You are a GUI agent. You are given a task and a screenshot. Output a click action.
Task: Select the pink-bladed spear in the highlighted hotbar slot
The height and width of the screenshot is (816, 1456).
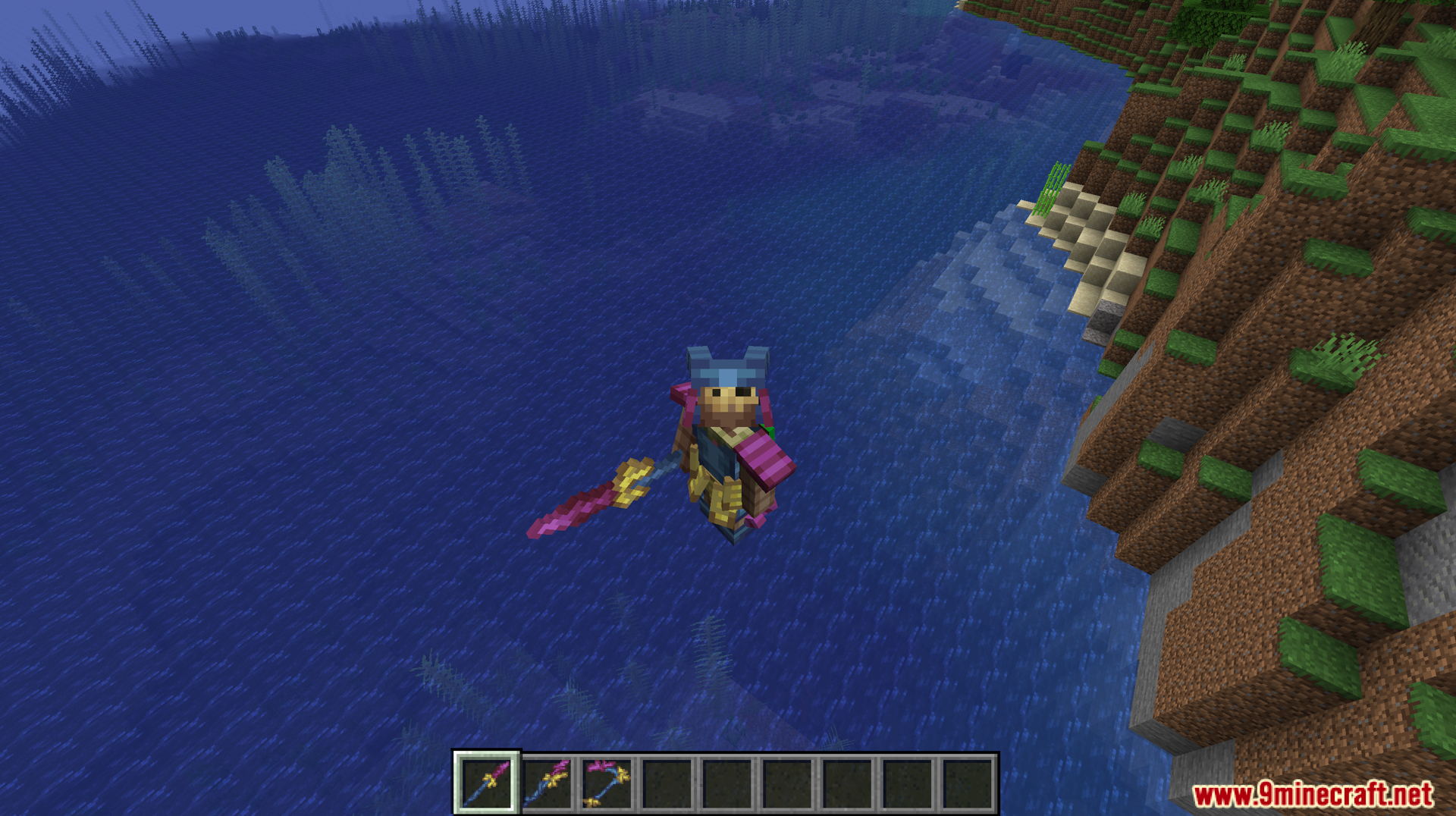486,783
